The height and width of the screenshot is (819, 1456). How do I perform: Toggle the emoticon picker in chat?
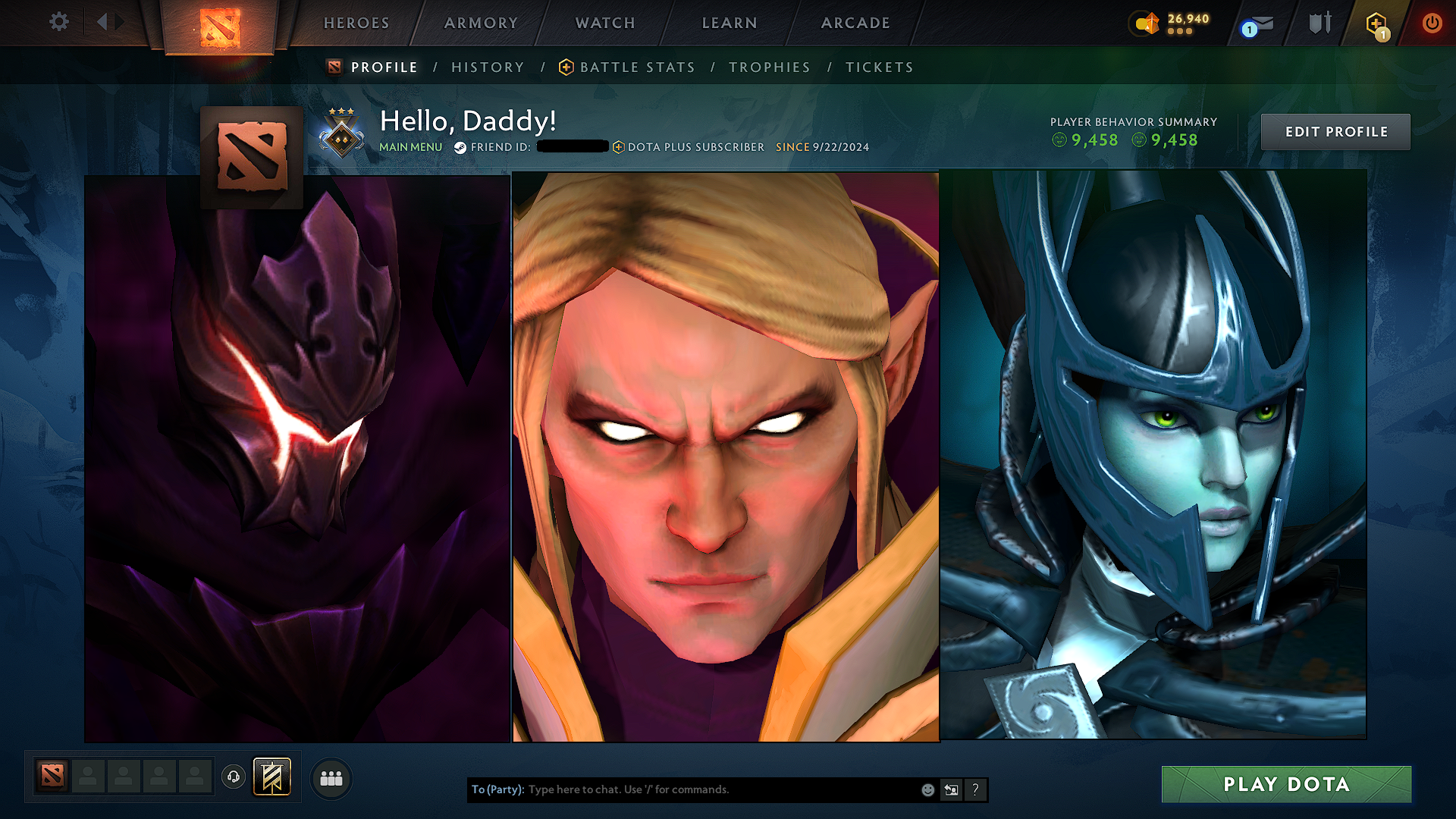(927, 789)
